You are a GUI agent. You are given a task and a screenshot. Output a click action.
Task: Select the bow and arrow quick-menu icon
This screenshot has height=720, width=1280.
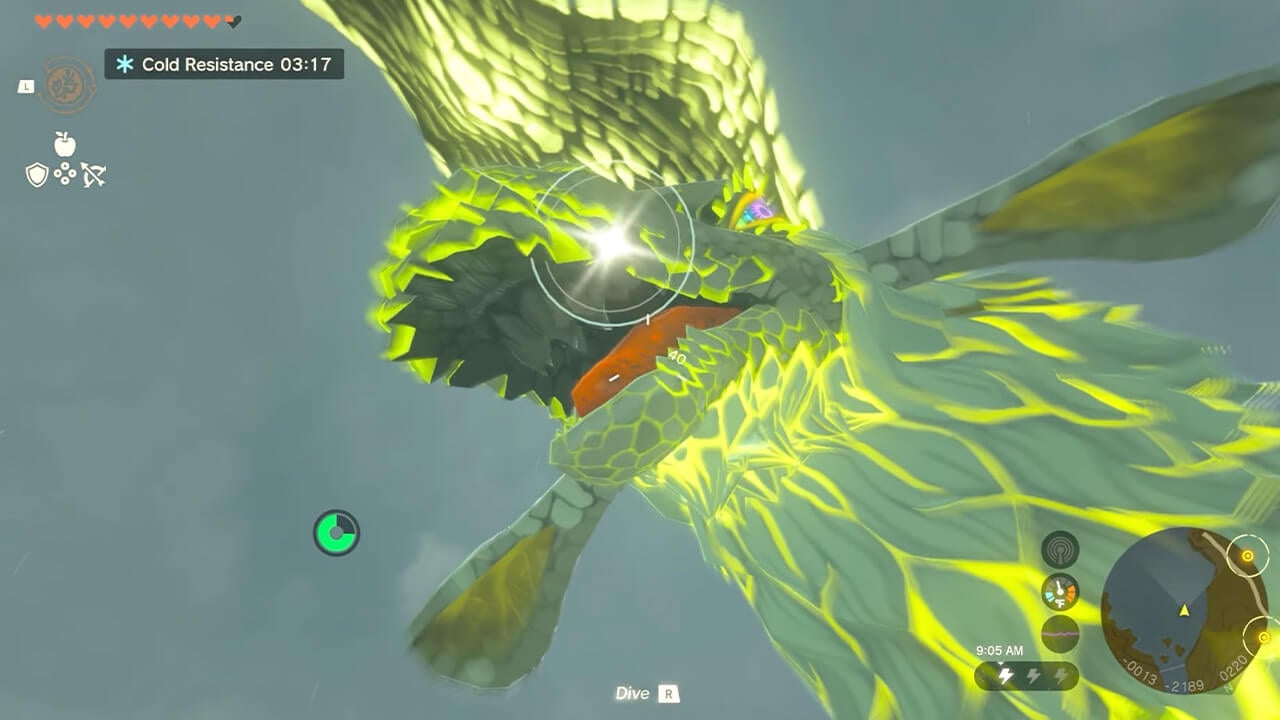coord(94,176)
